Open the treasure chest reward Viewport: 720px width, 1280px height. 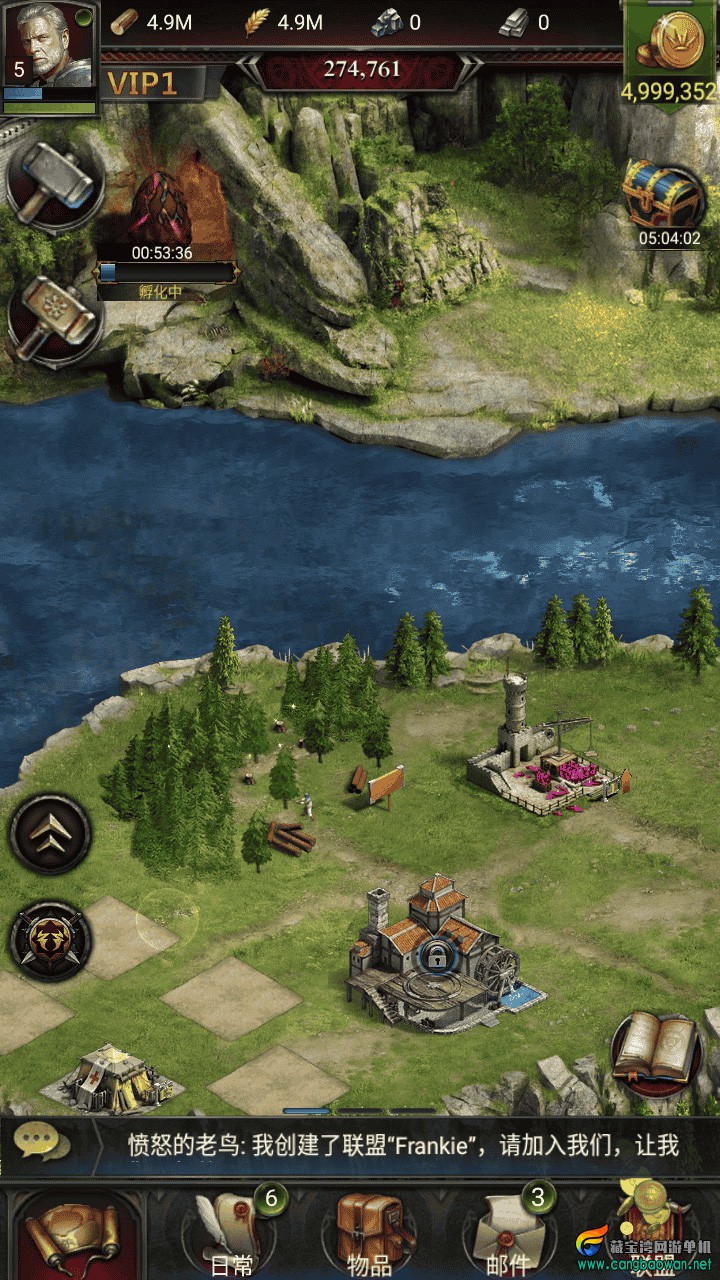665,196
